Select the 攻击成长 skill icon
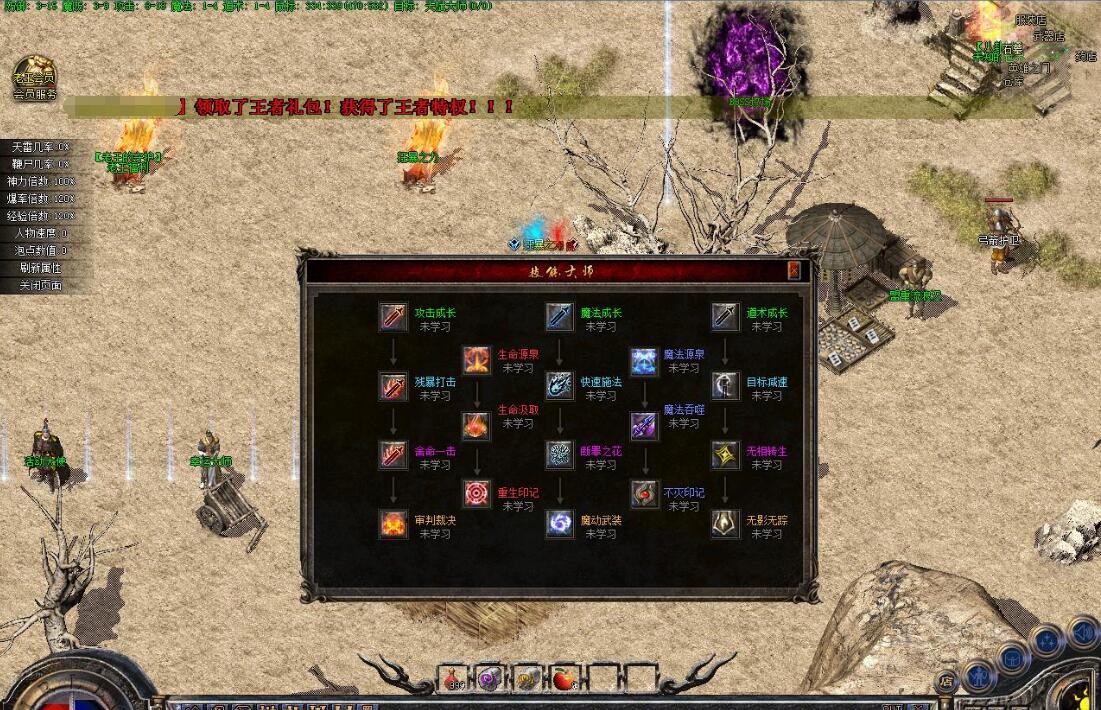The width and height of the screenshot is (1101, 710). point(393,317)
